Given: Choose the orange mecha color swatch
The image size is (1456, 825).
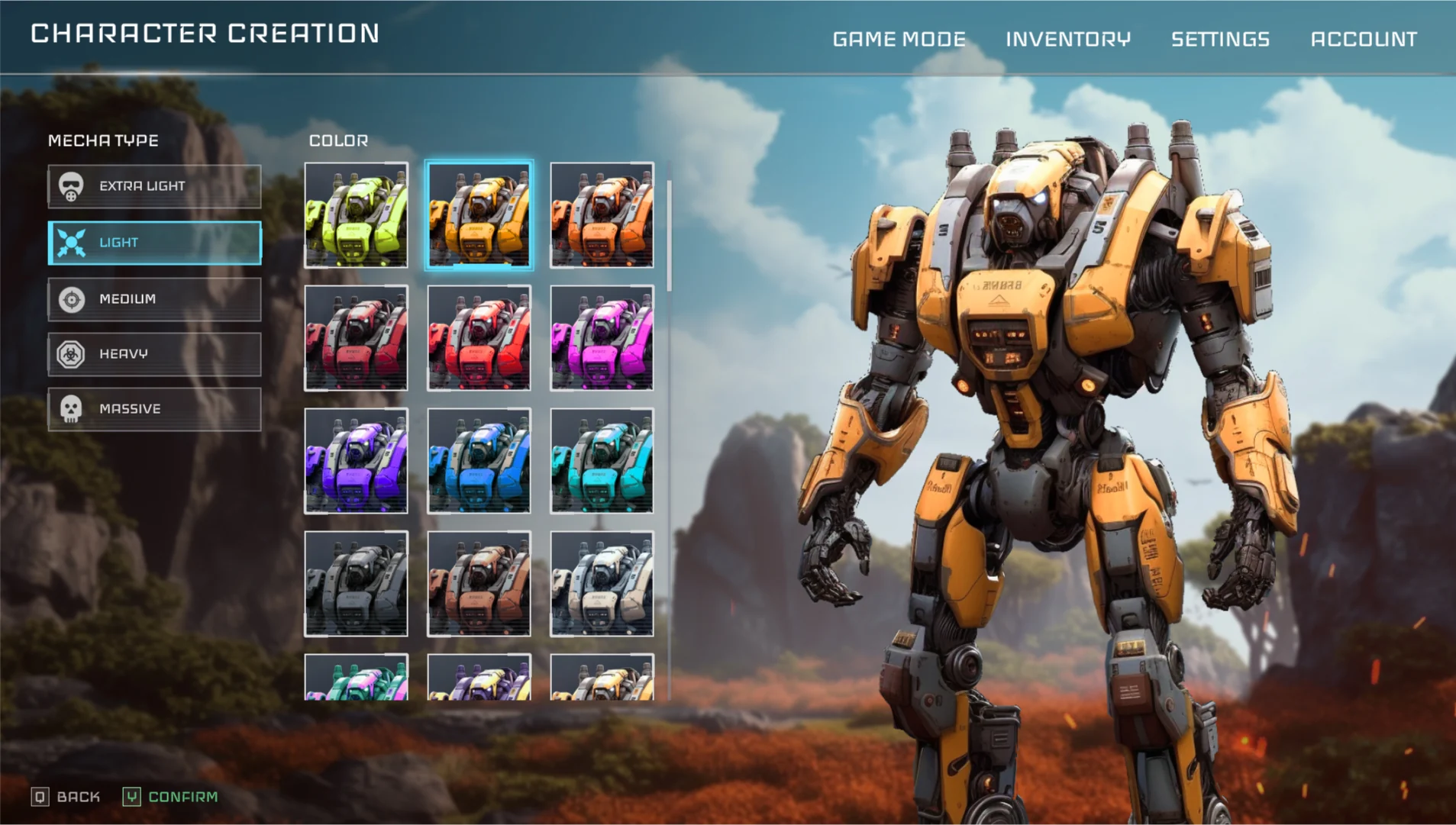Looking at the screenshot, I should [602, 215].
